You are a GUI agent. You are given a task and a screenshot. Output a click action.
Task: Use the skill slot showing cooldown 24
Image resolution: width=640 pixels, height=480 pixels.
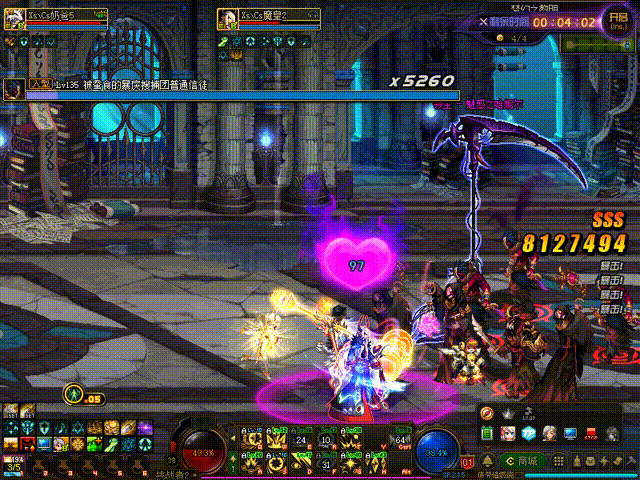click(303, 439)
